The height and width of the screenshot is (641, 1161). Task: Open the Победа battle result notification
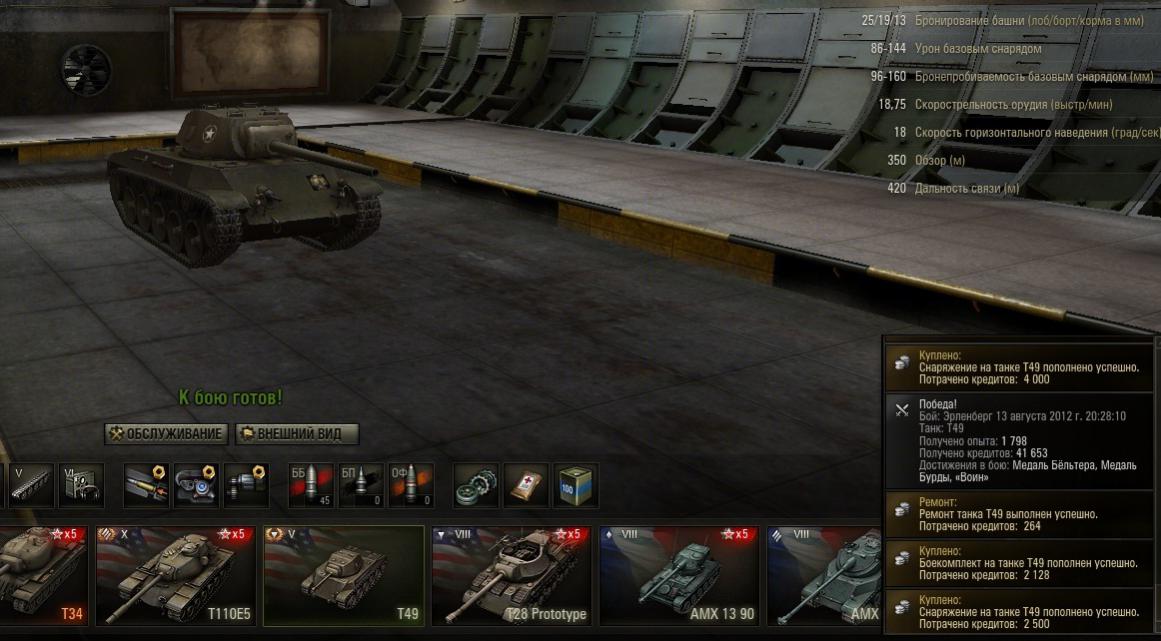(1018, 441)
